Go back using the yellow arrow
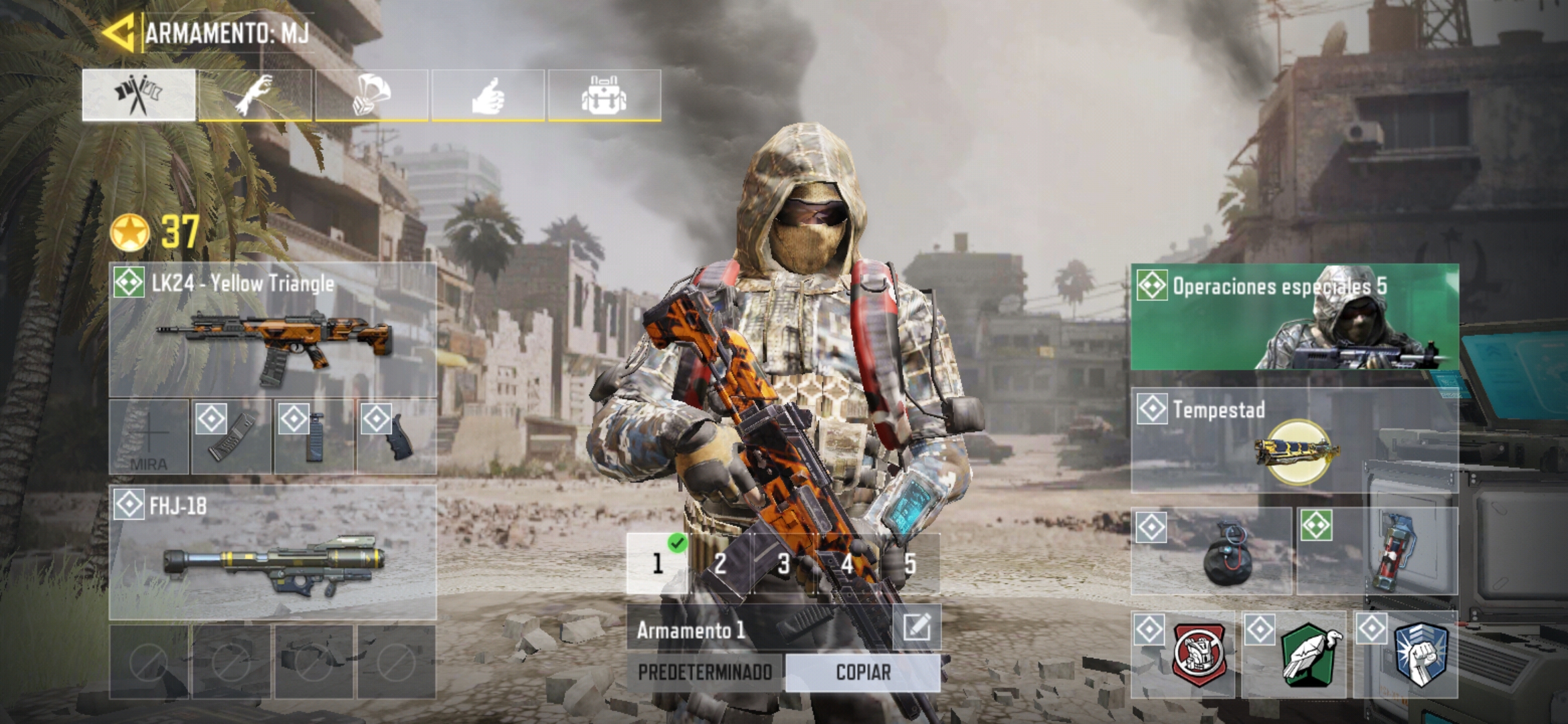 119,32
